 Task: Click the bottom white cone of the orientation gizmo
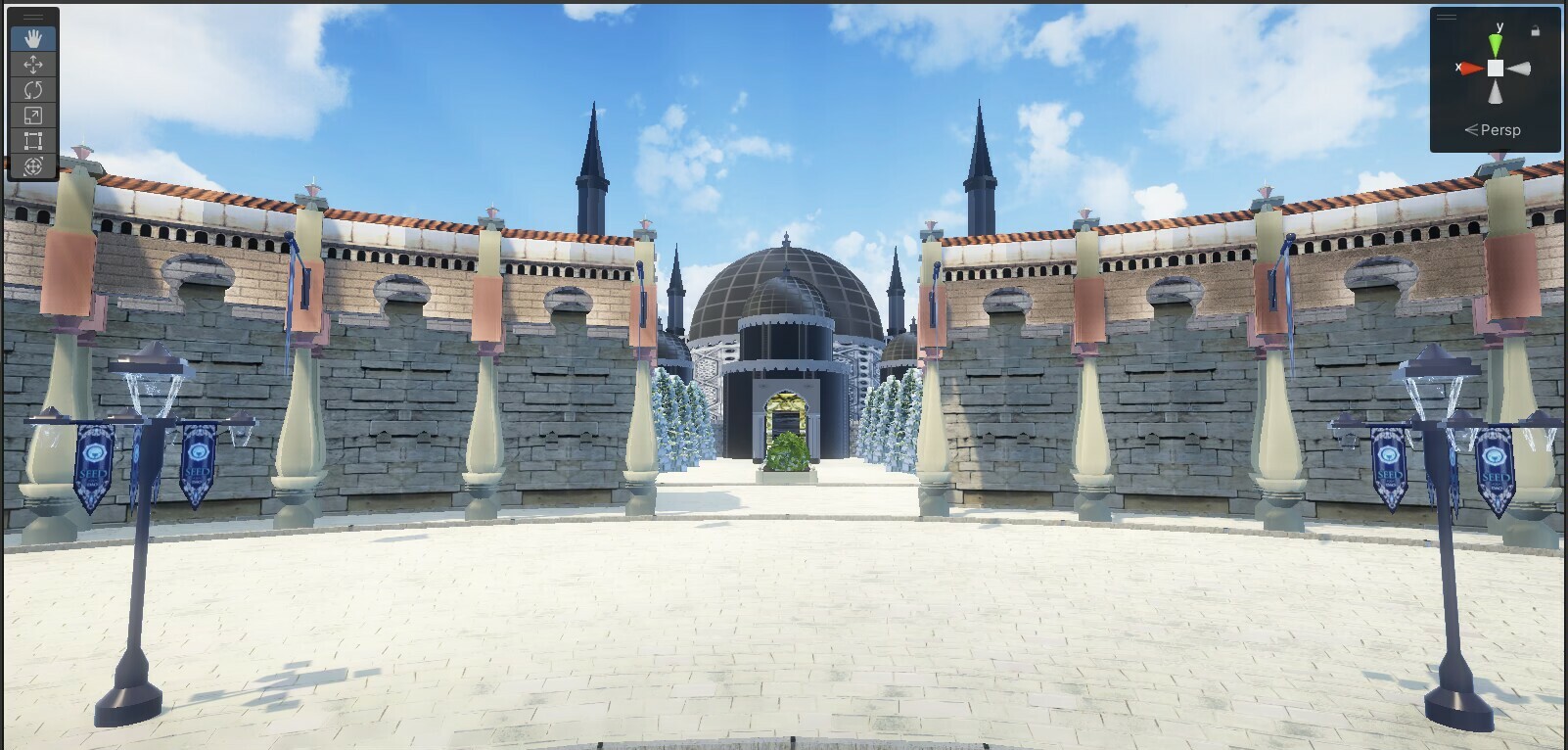[x=1496, y=92]
